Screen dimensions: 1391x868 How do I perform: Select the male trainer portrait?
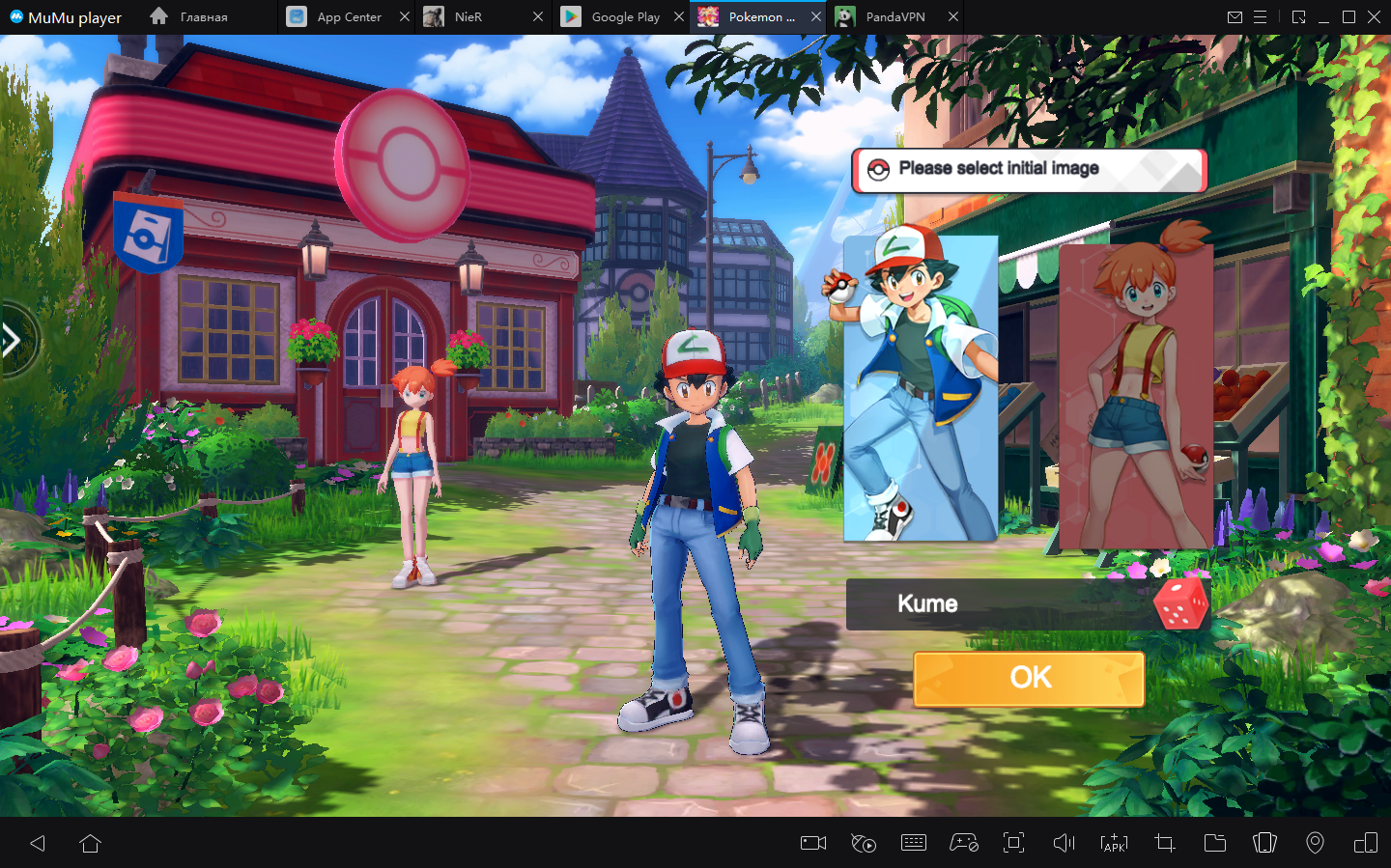(x=921, y=388)
